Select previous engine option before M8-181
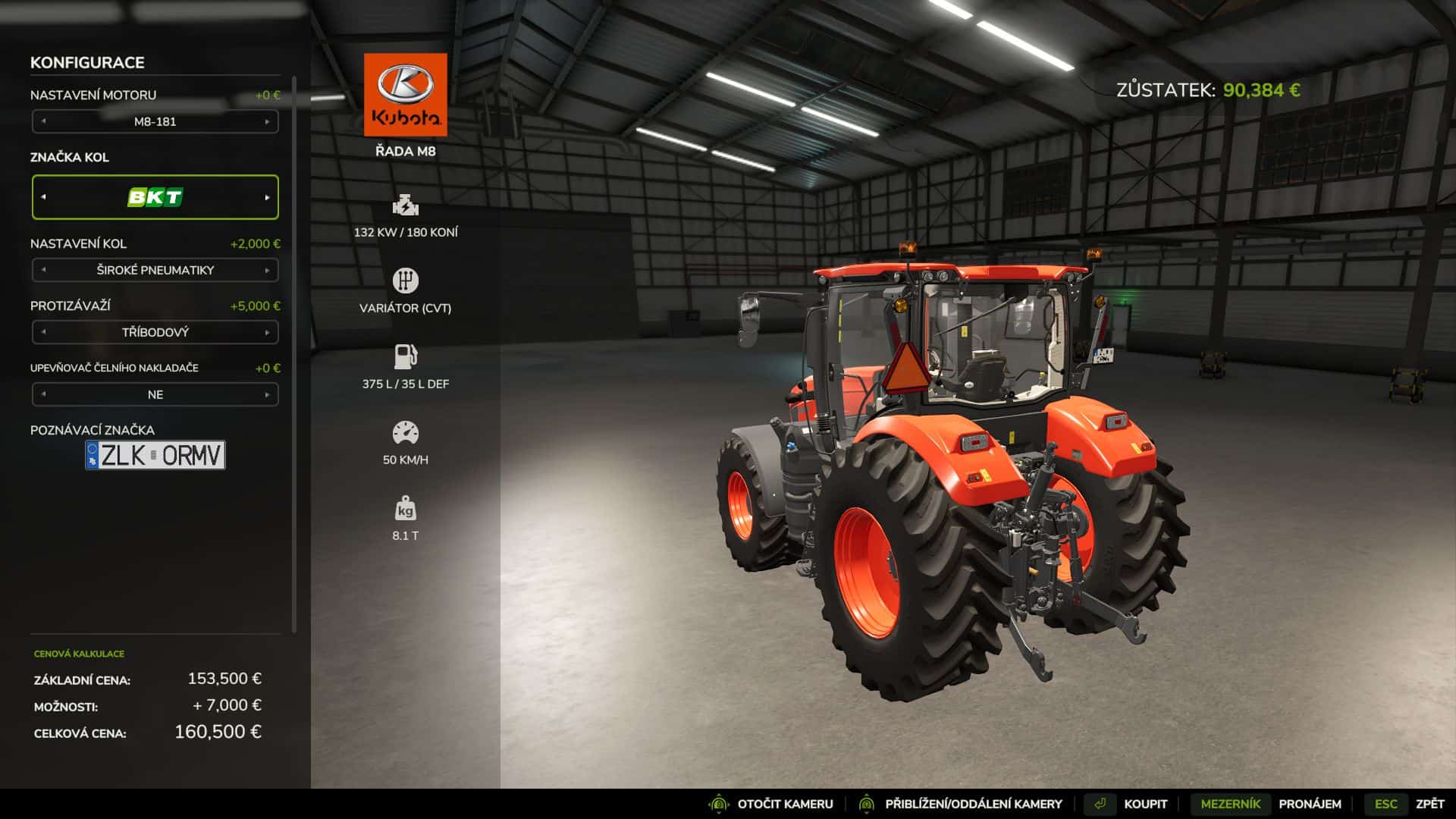The height and width of the screenshot is (819, 1456). coord(43,121)
